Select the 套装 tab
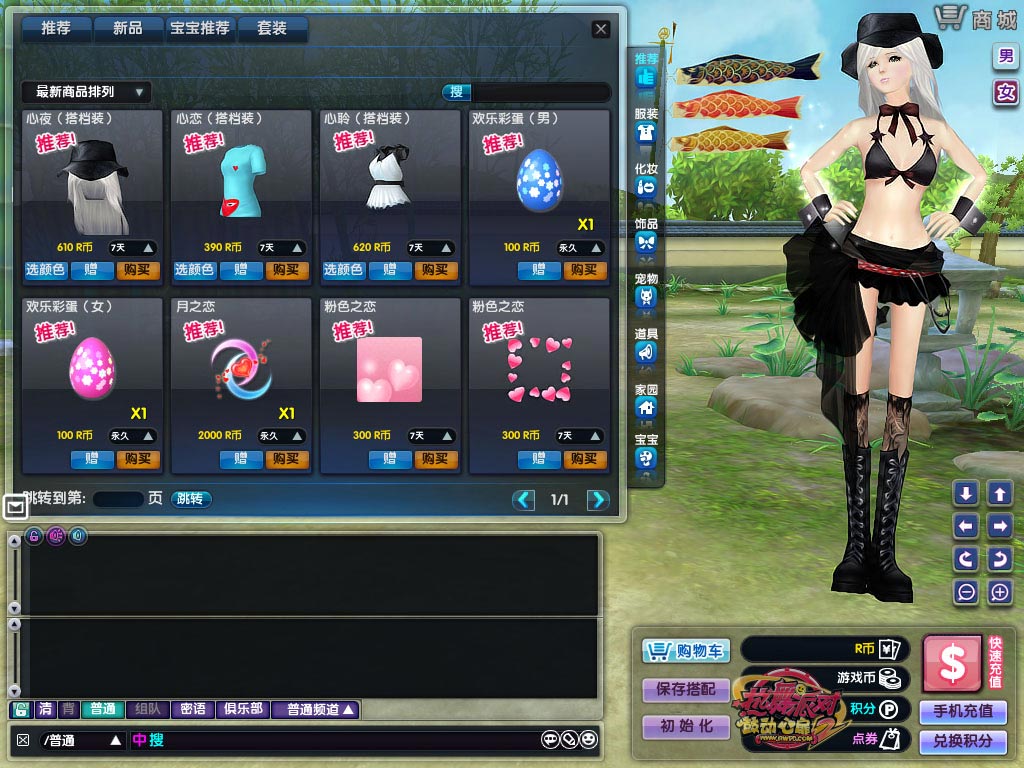Screen dimensions: 1024x768 pyautogui.click(x=272, y=29)
